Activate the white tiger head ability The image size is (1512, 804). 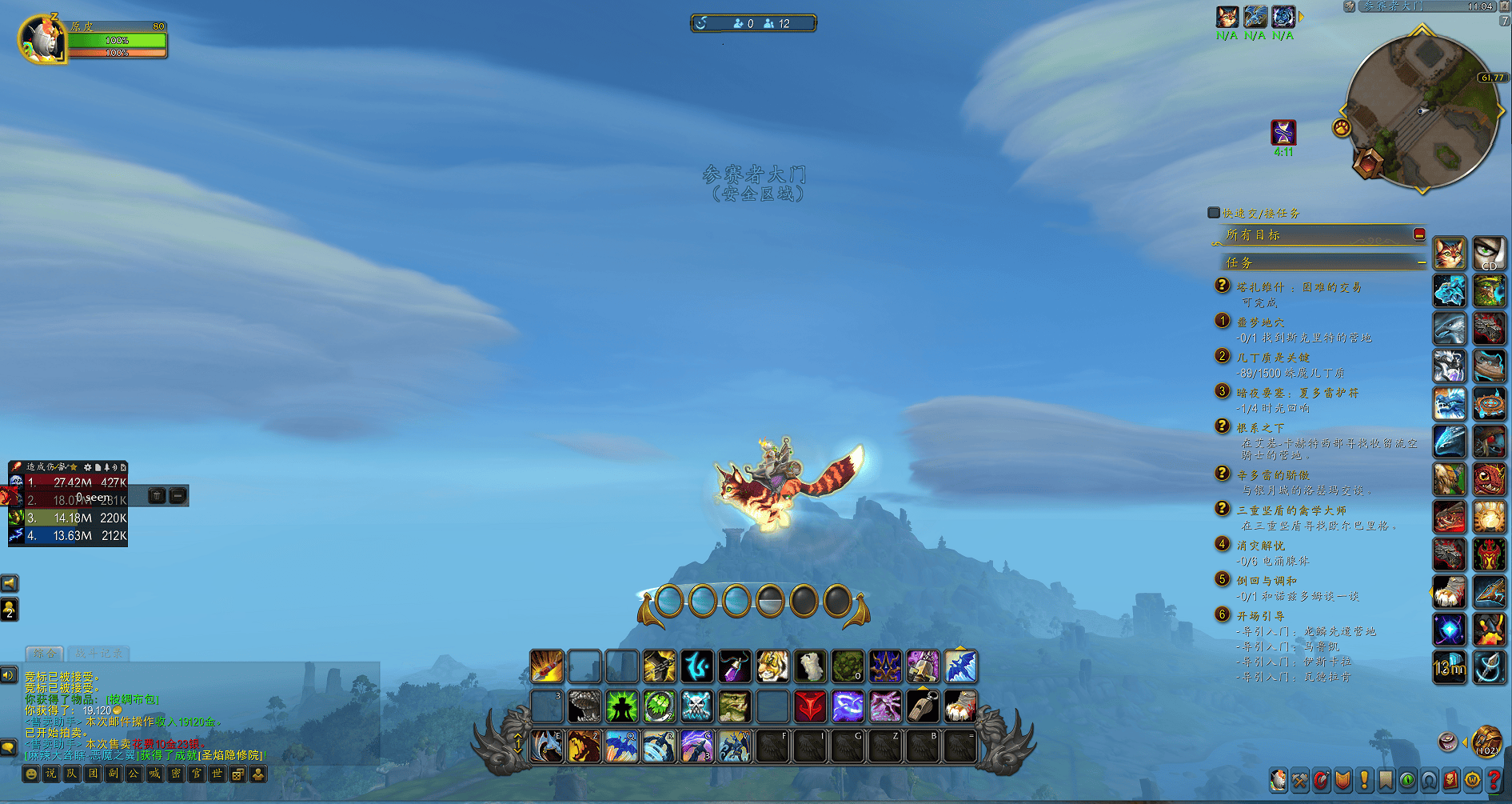pyautogui.click(x=772, y=666)
